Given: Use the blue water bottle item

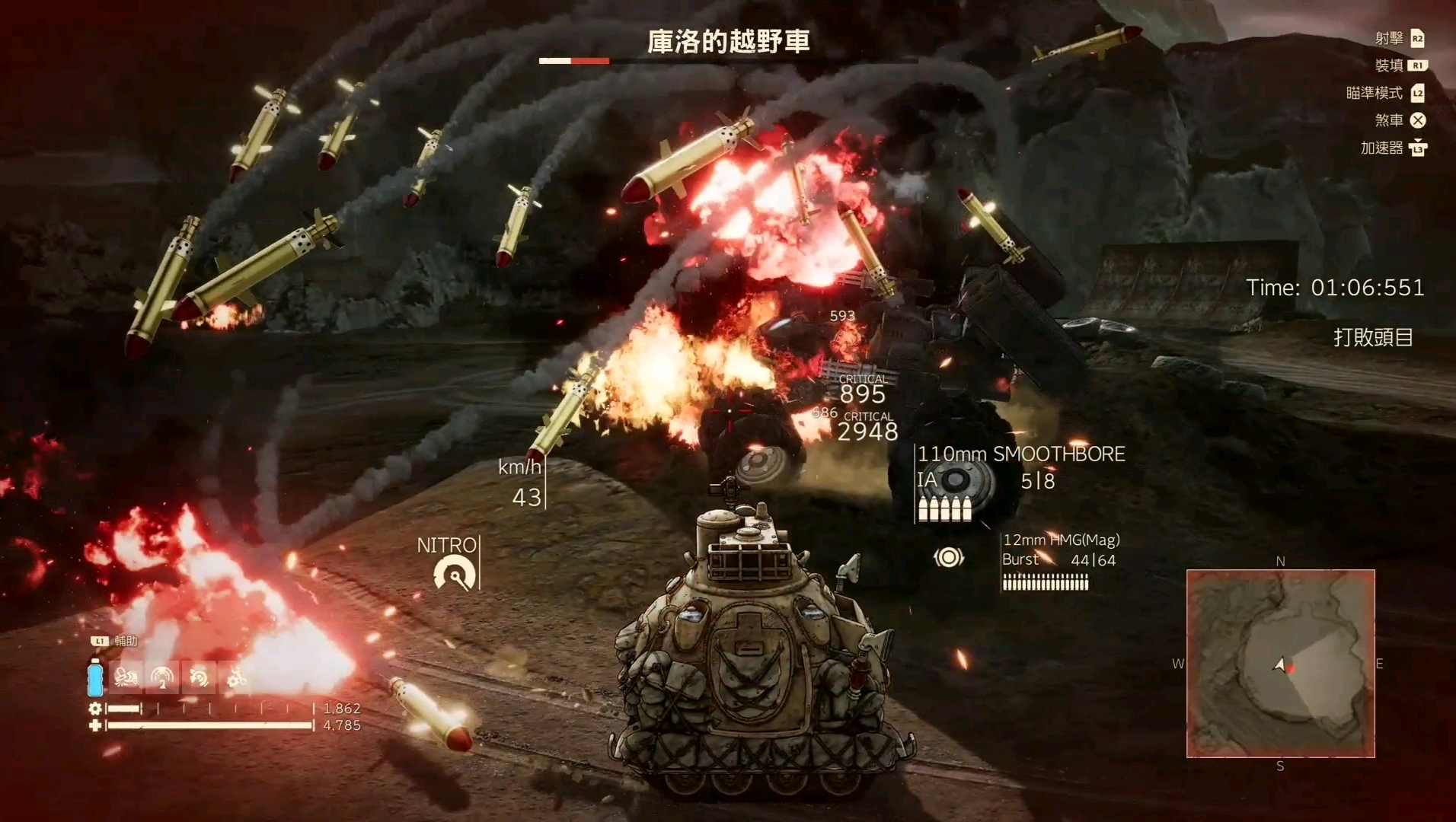Looking at the screenshot, I should 95,677.
